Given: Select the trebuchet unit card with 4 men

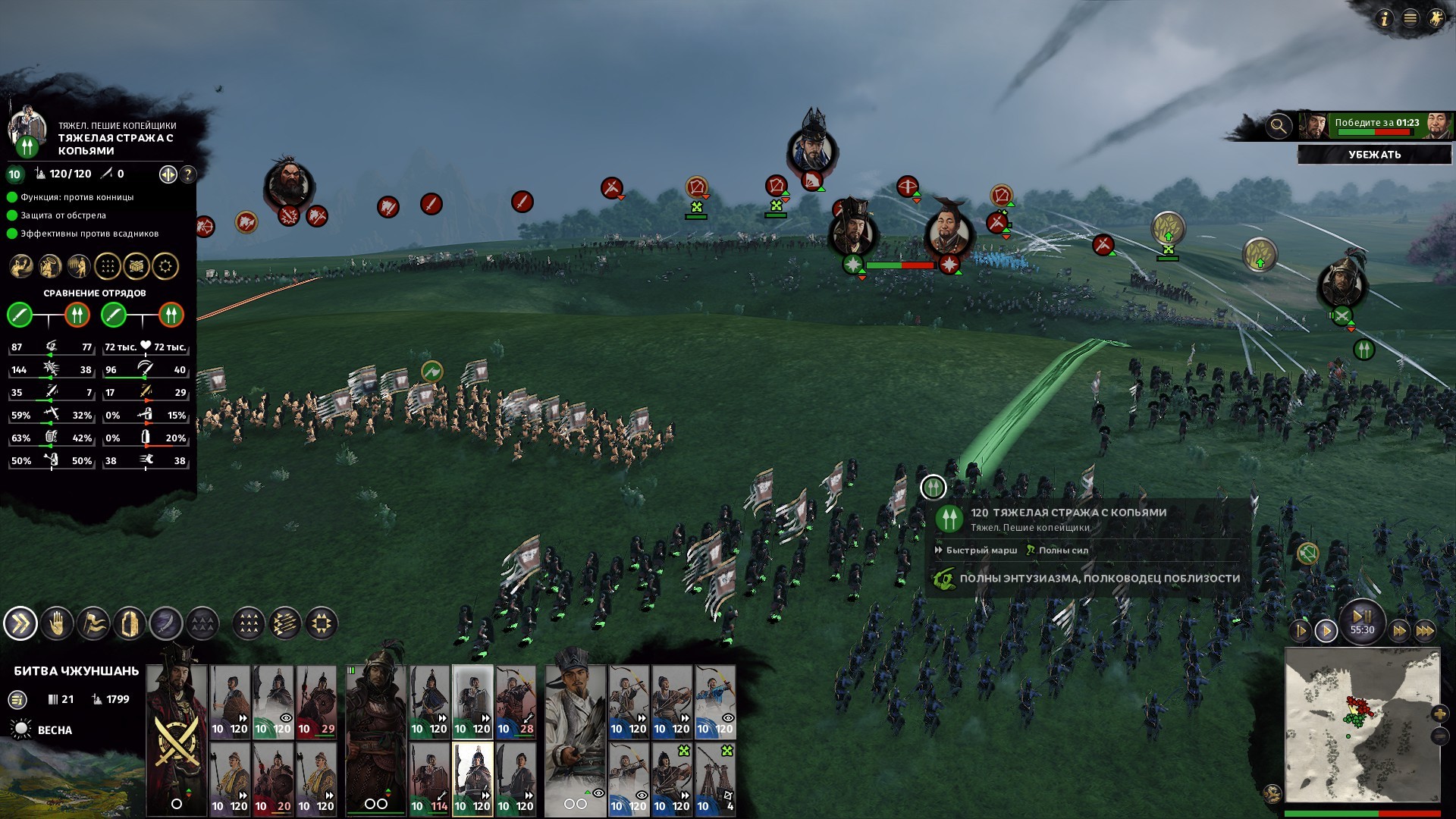Looking at the screenshot, I should (x=715, y=779).
